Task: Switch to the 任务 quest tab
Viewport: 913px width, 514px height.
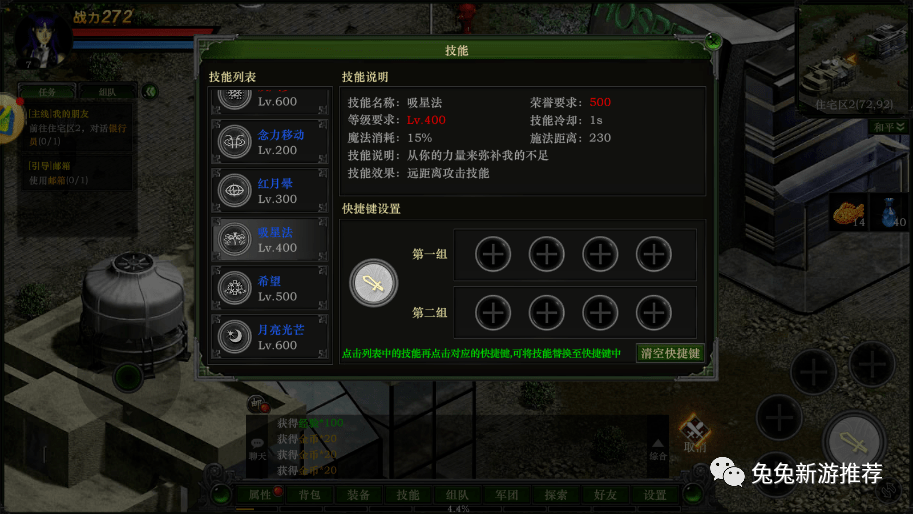Action: tap(49, 91)
